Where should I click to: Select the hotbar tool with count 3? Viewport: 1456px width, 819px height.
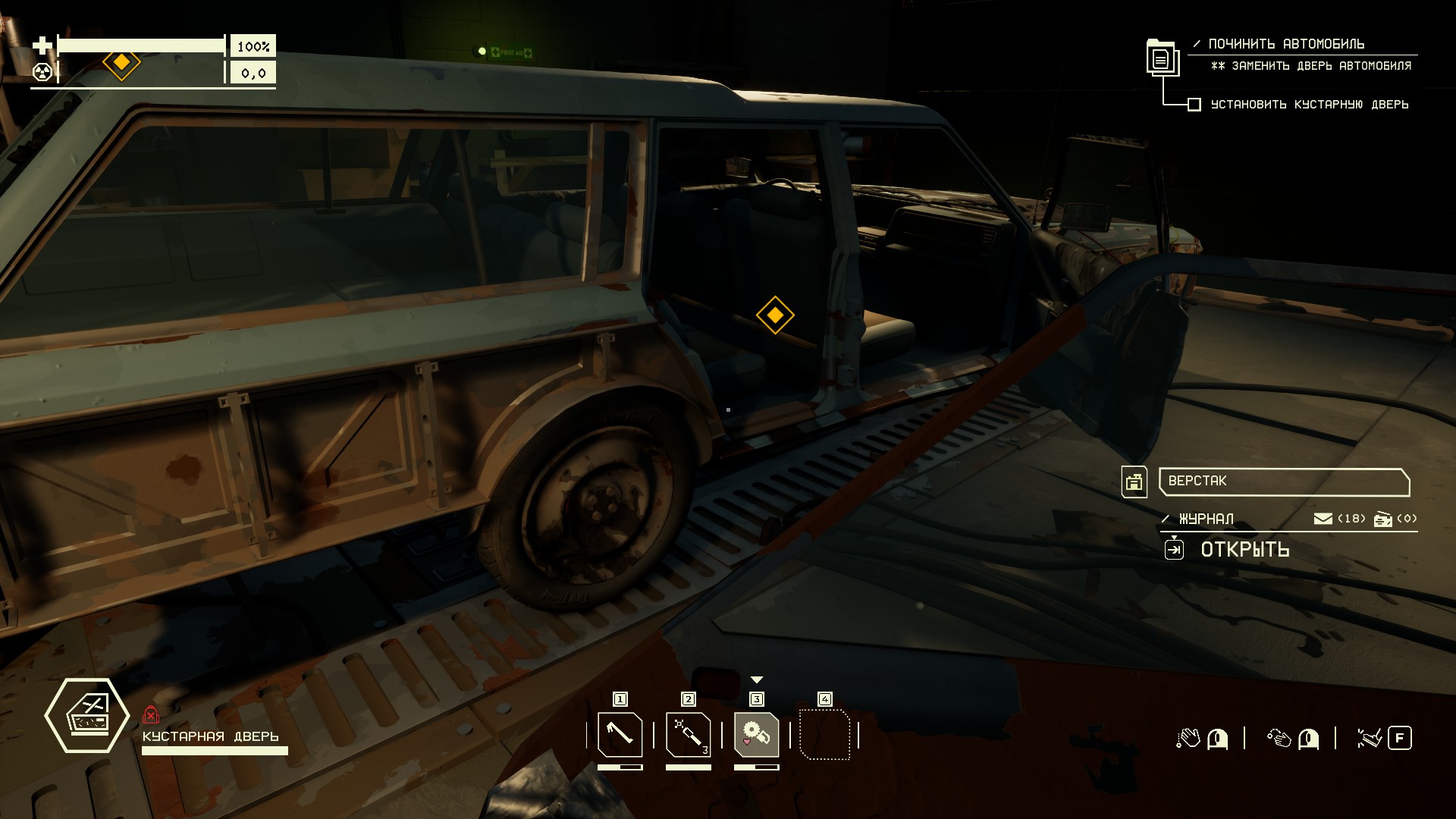(688, 734)
